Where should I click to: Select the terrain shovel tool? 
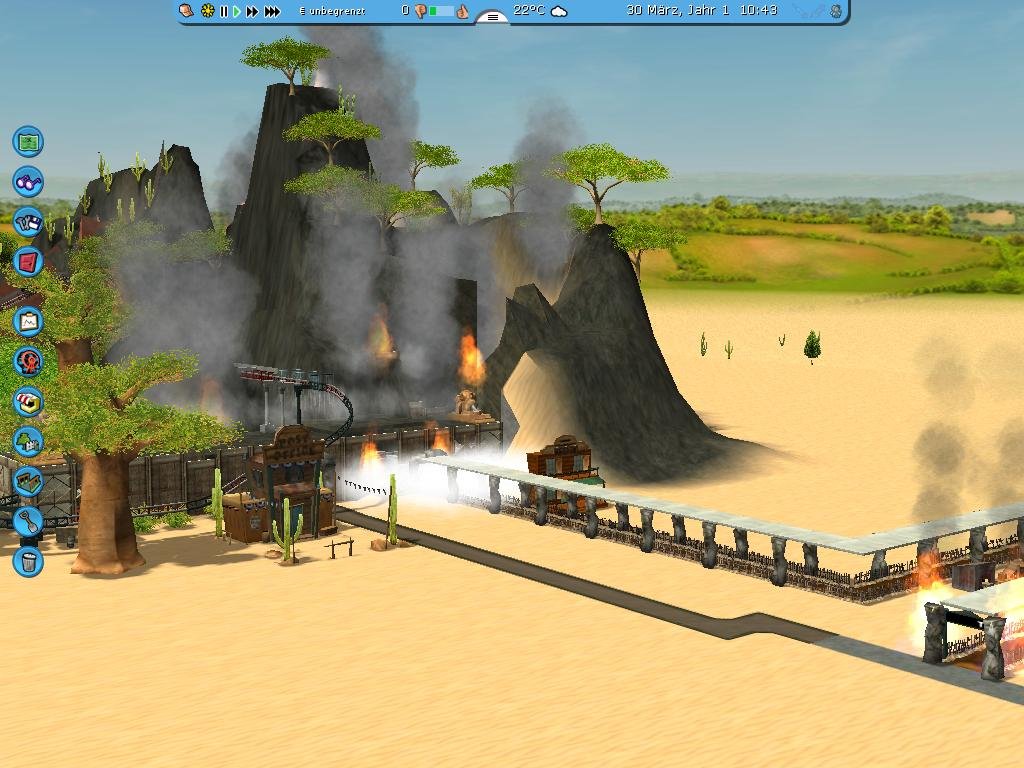[x=28, y=521]
